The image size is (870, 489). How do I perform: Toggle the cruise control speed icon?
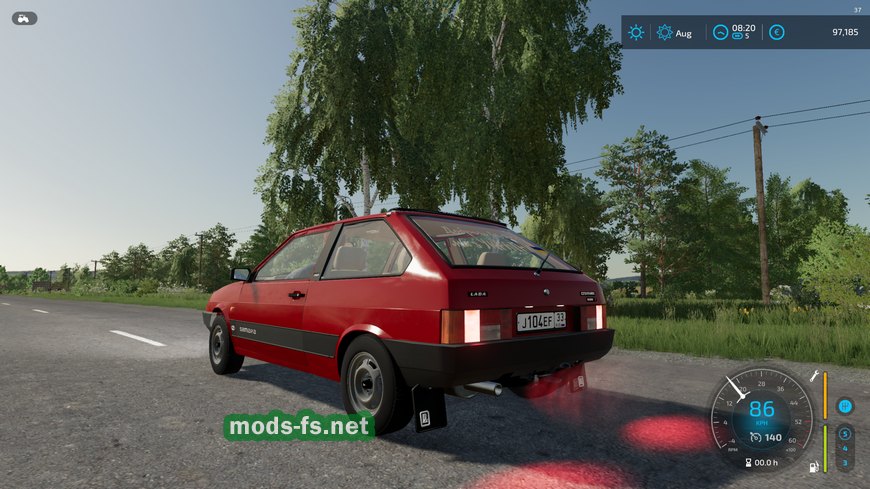coord(756,437)
